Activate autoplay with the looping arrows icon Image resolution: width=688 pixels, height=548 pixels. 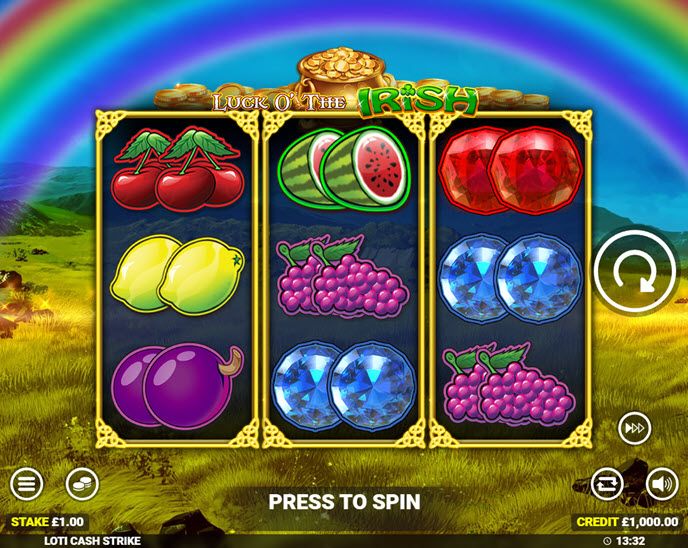[606, 484]
